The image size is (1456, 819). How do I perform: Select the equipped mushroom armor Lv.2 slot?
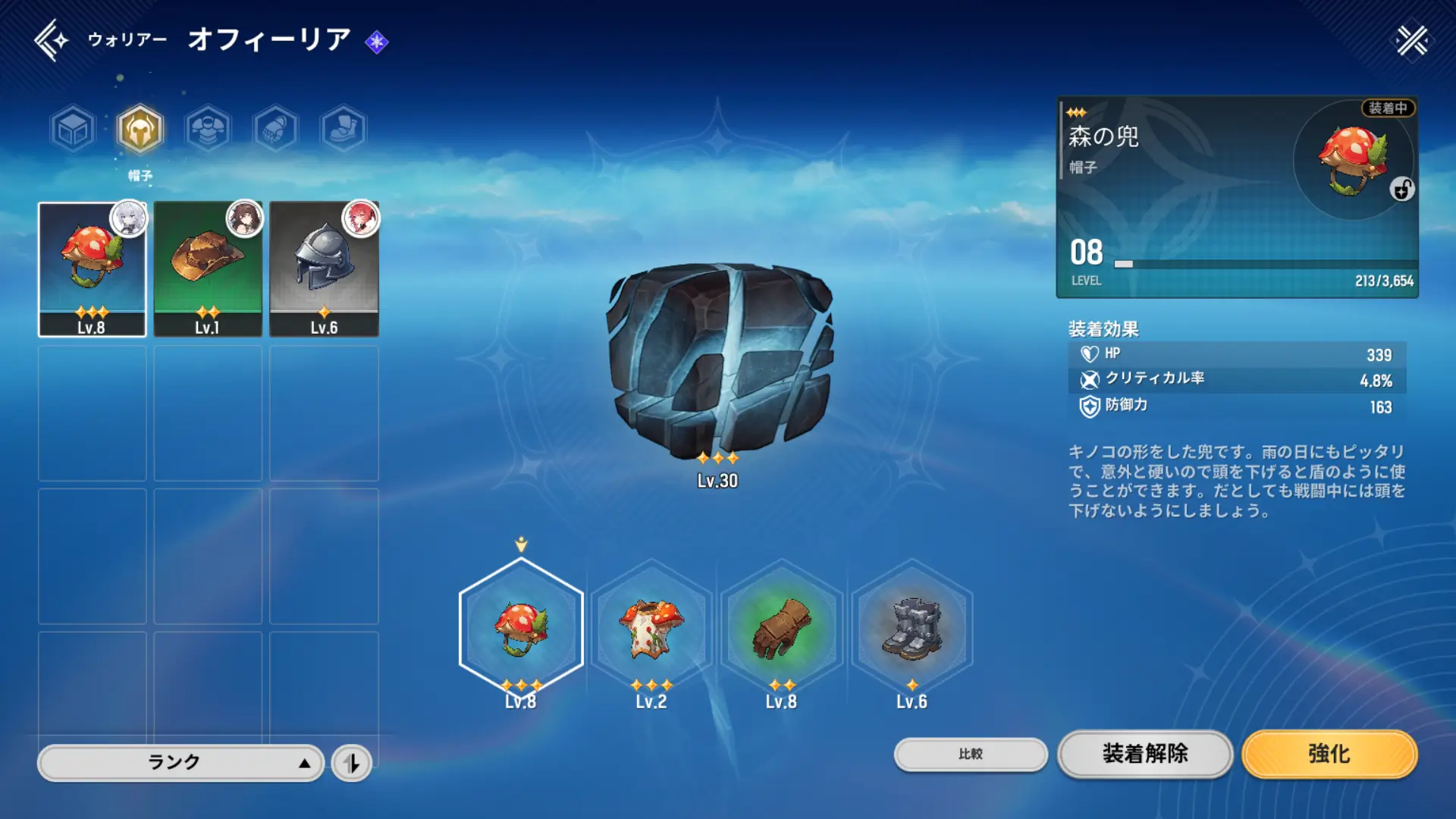click(x=651, y=627)
